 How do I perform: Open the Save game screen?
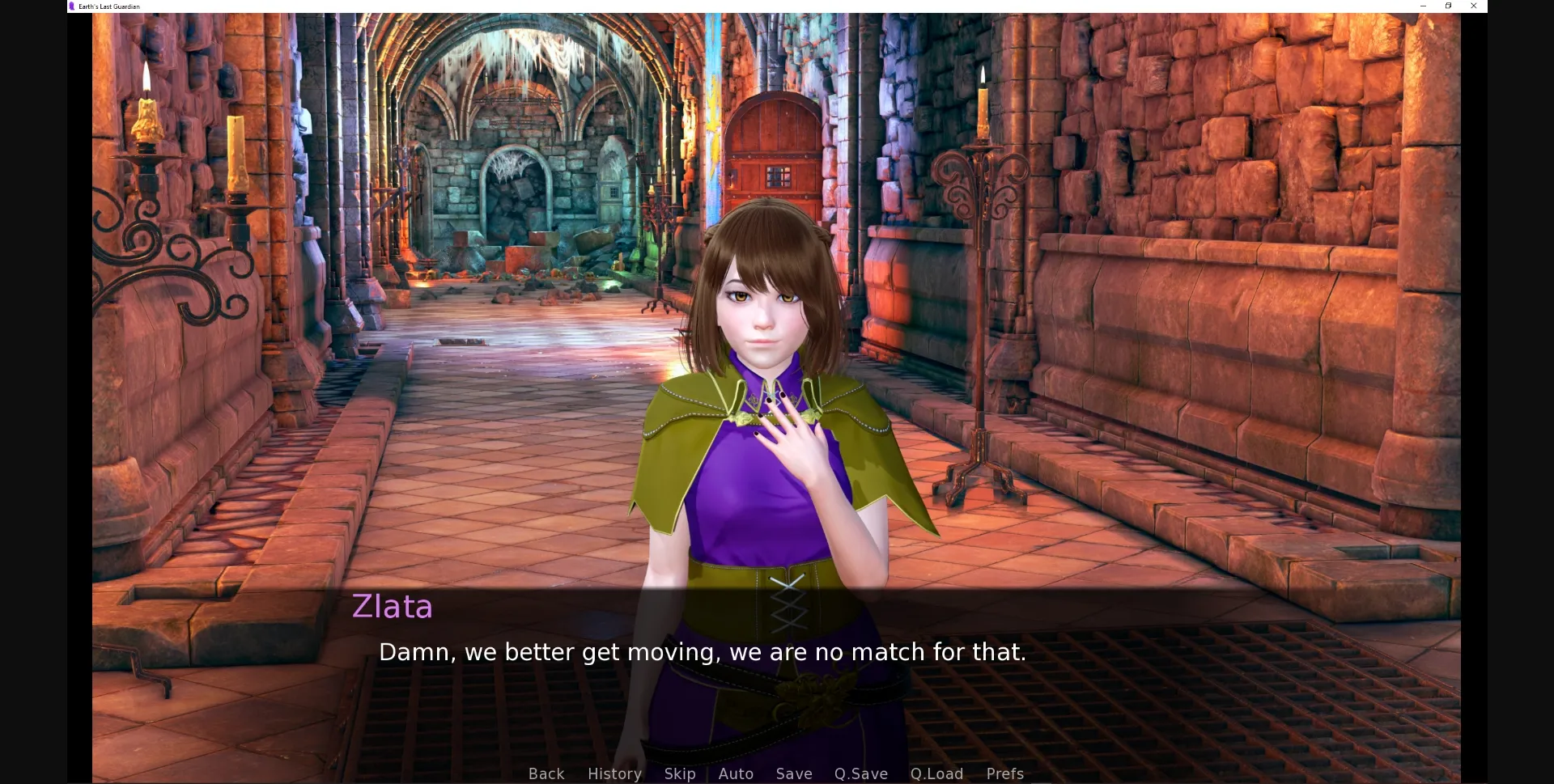pos(793,773)
